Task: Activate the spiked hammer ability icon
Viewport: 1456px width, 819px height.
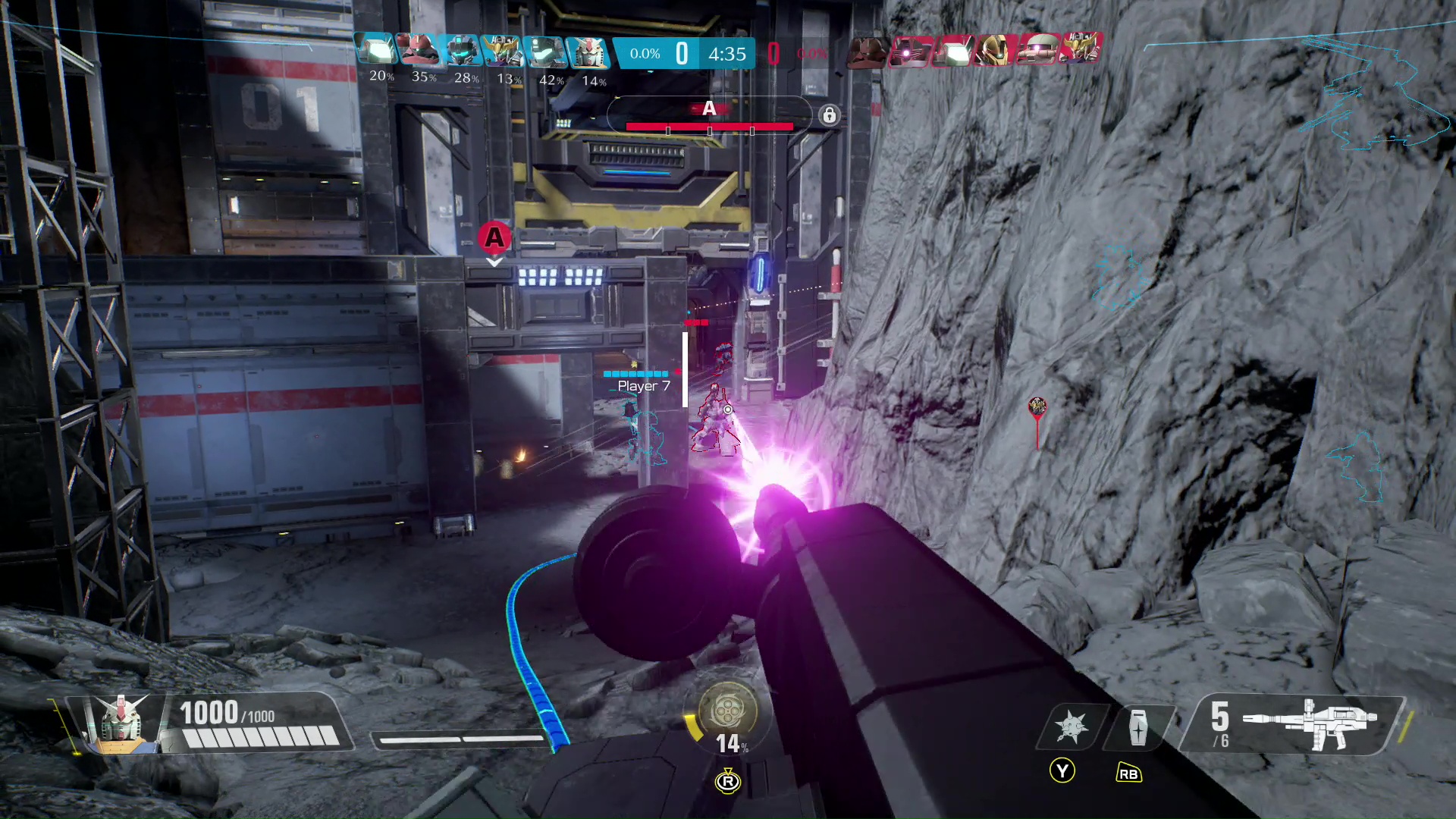Action: click(x=1071, y=726)
